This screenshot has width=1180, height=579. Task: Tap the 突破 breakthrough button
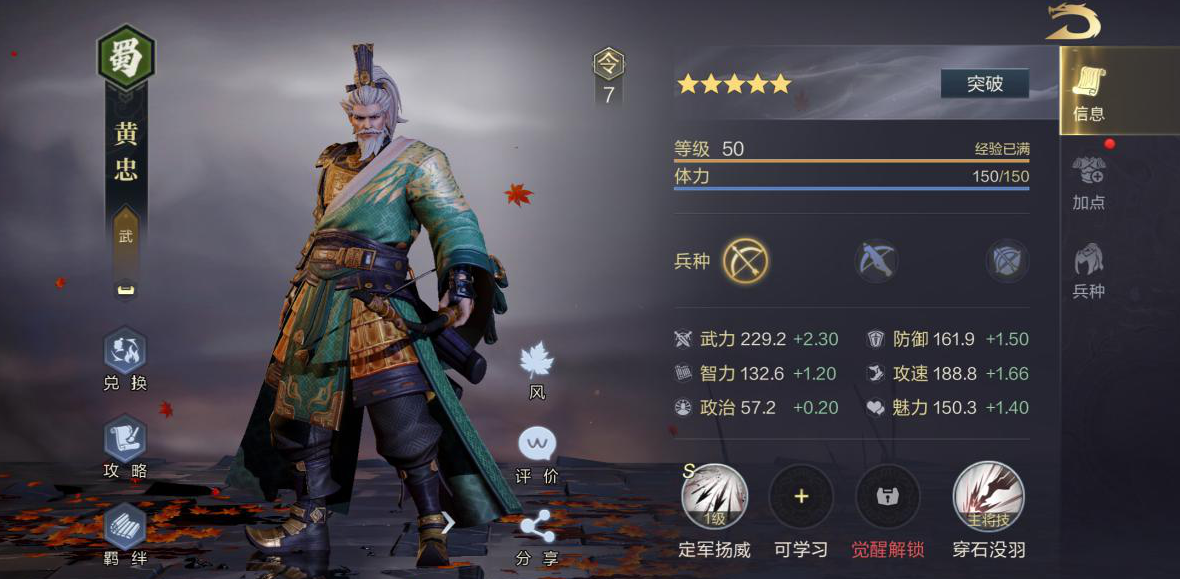coord(984,84)
